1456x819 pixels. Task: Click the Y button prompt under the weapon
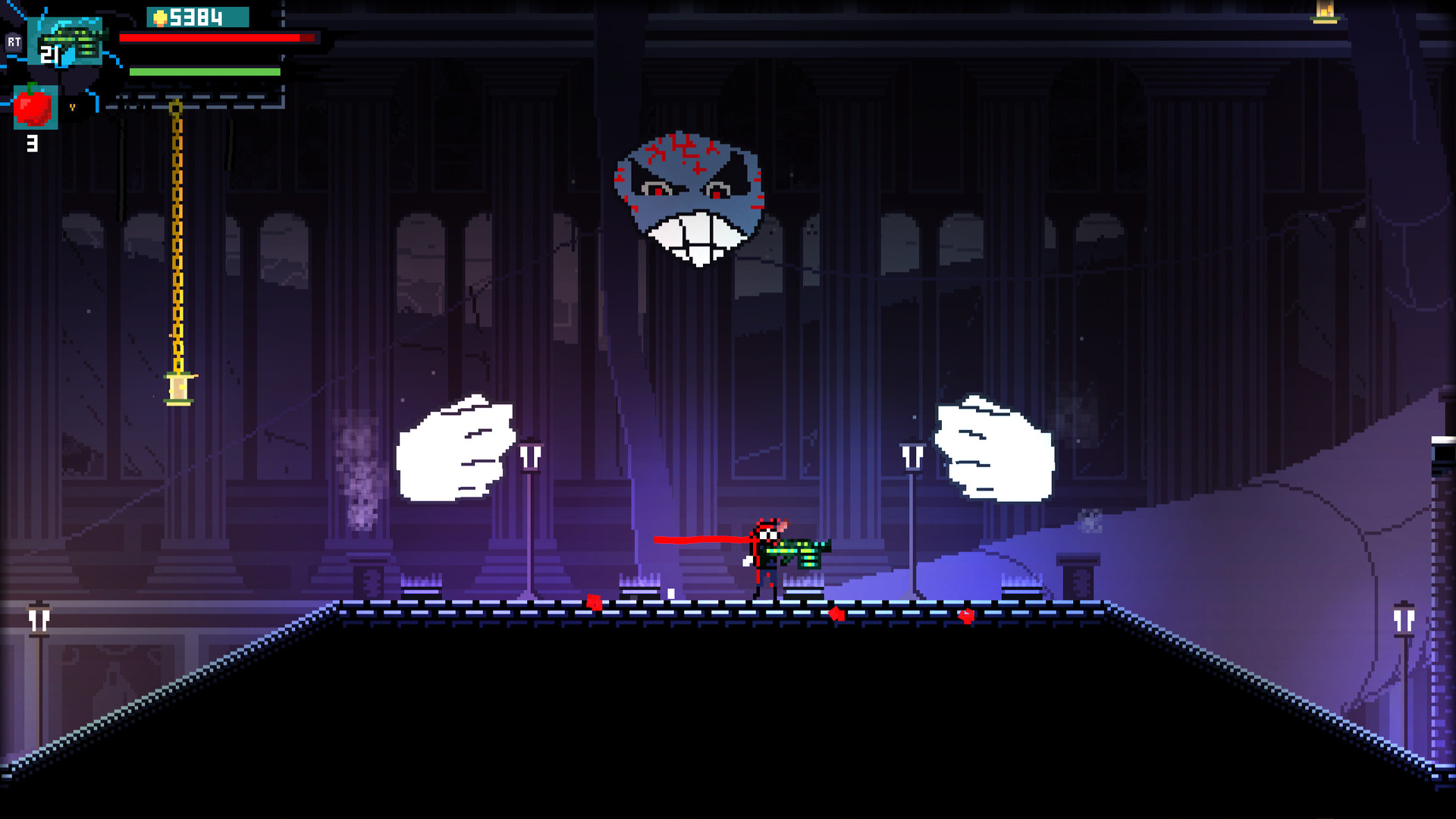point(73,108)
